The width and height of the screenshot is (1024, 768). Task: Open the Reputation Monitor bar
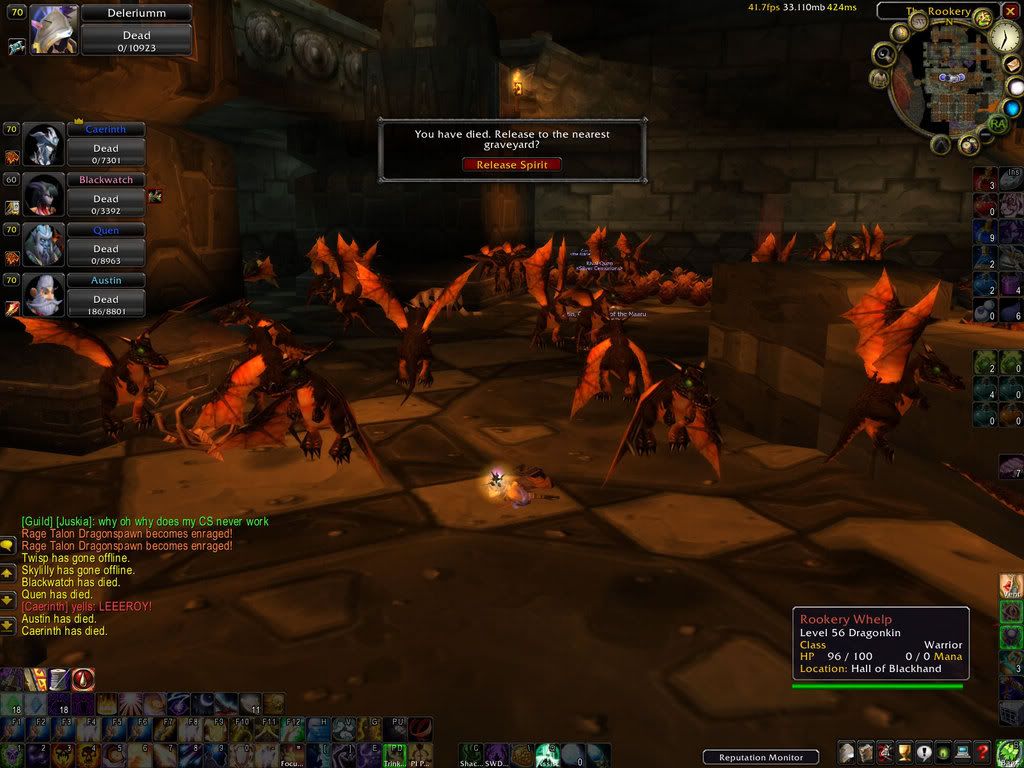(x=760, y=757)
